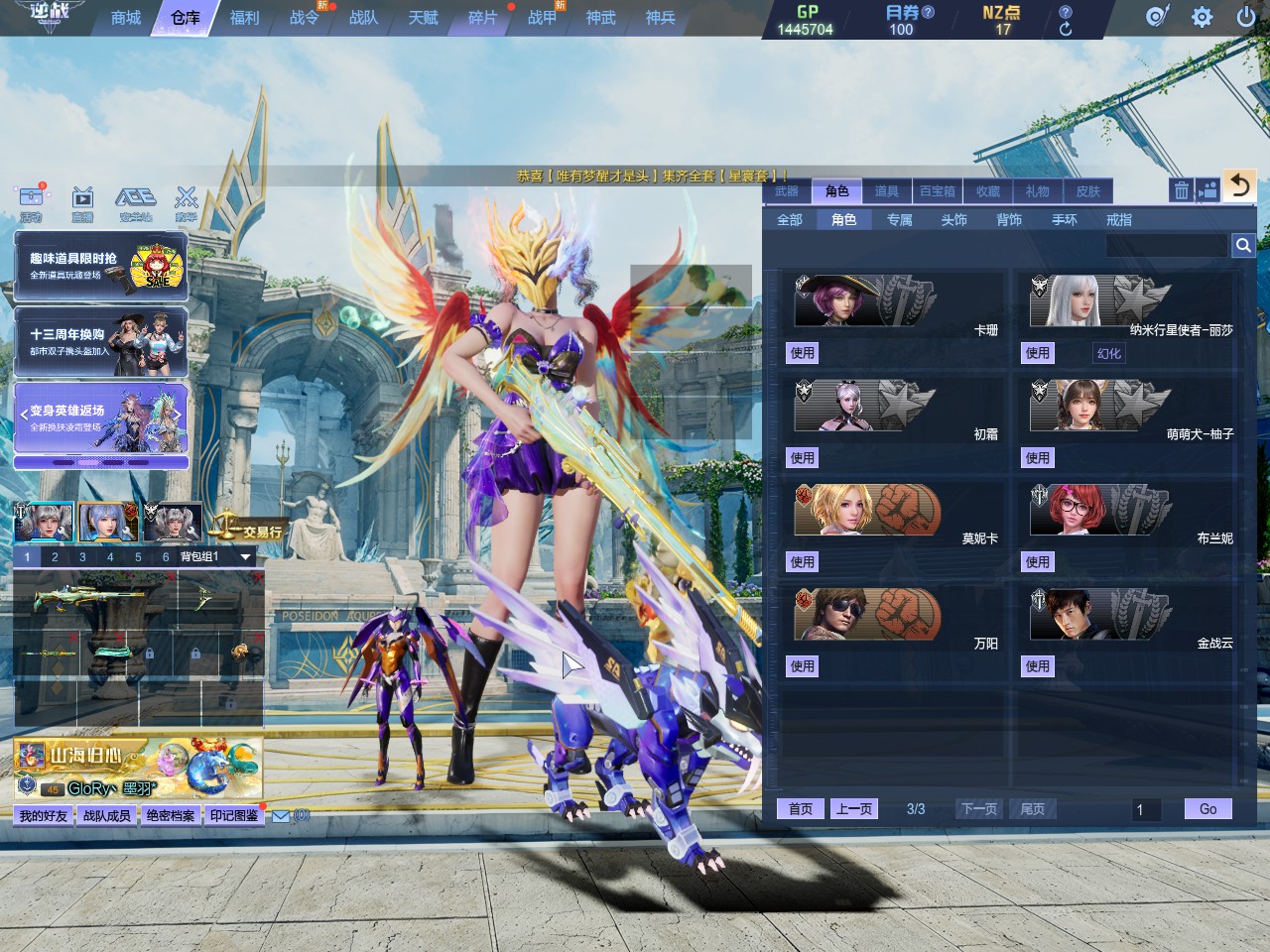Switch to the 武器 weapons tab

coord(787,191)
